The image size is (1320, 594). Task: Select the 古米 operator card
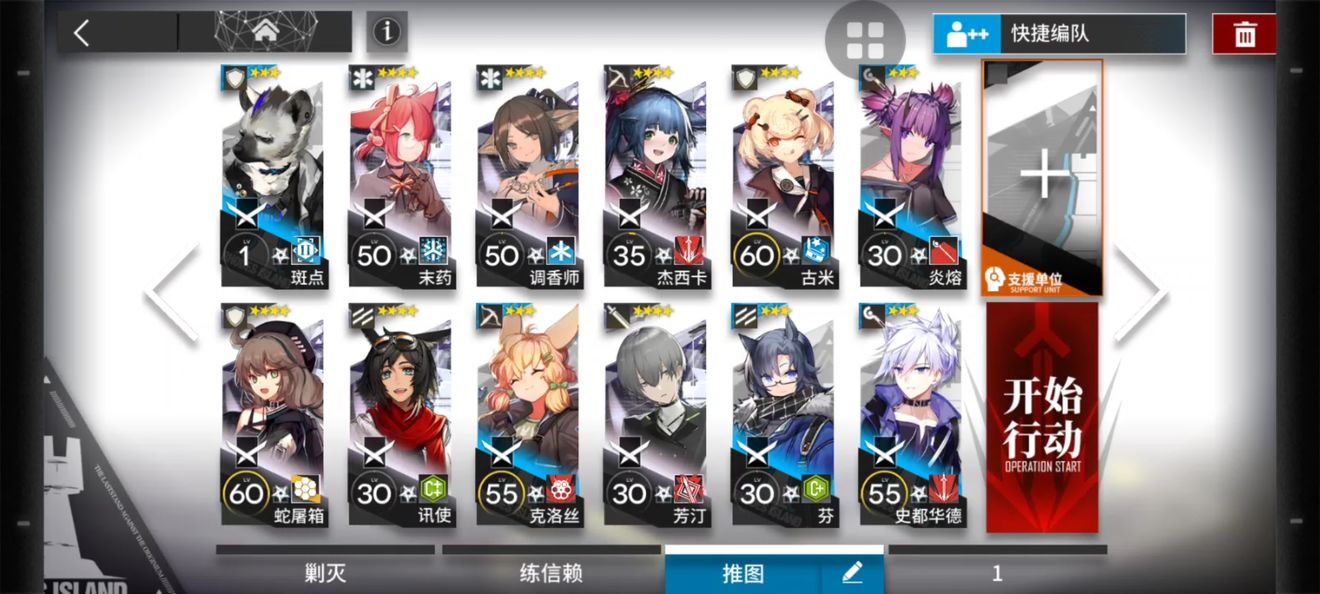click(782, 177)
